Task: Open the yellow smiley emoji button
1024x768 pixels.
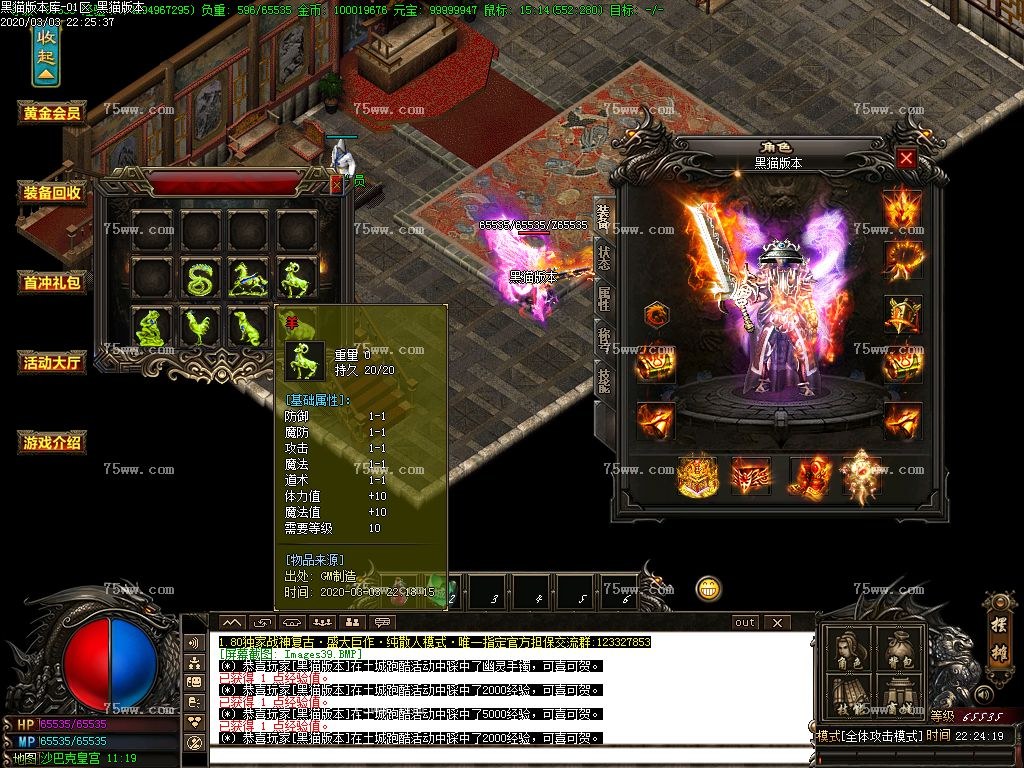Action: click(709, 588)
